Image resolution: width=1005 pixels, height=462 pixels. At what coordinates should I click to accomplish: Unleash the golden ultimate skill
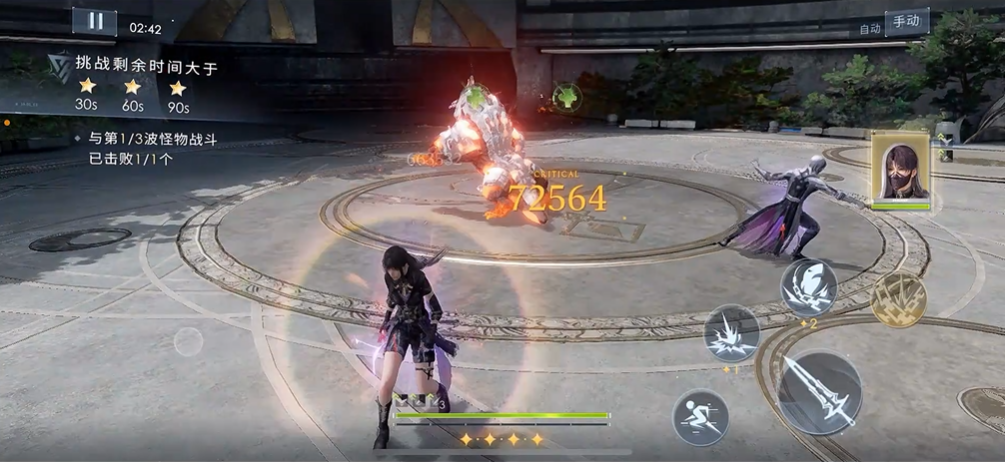[898, 299]
